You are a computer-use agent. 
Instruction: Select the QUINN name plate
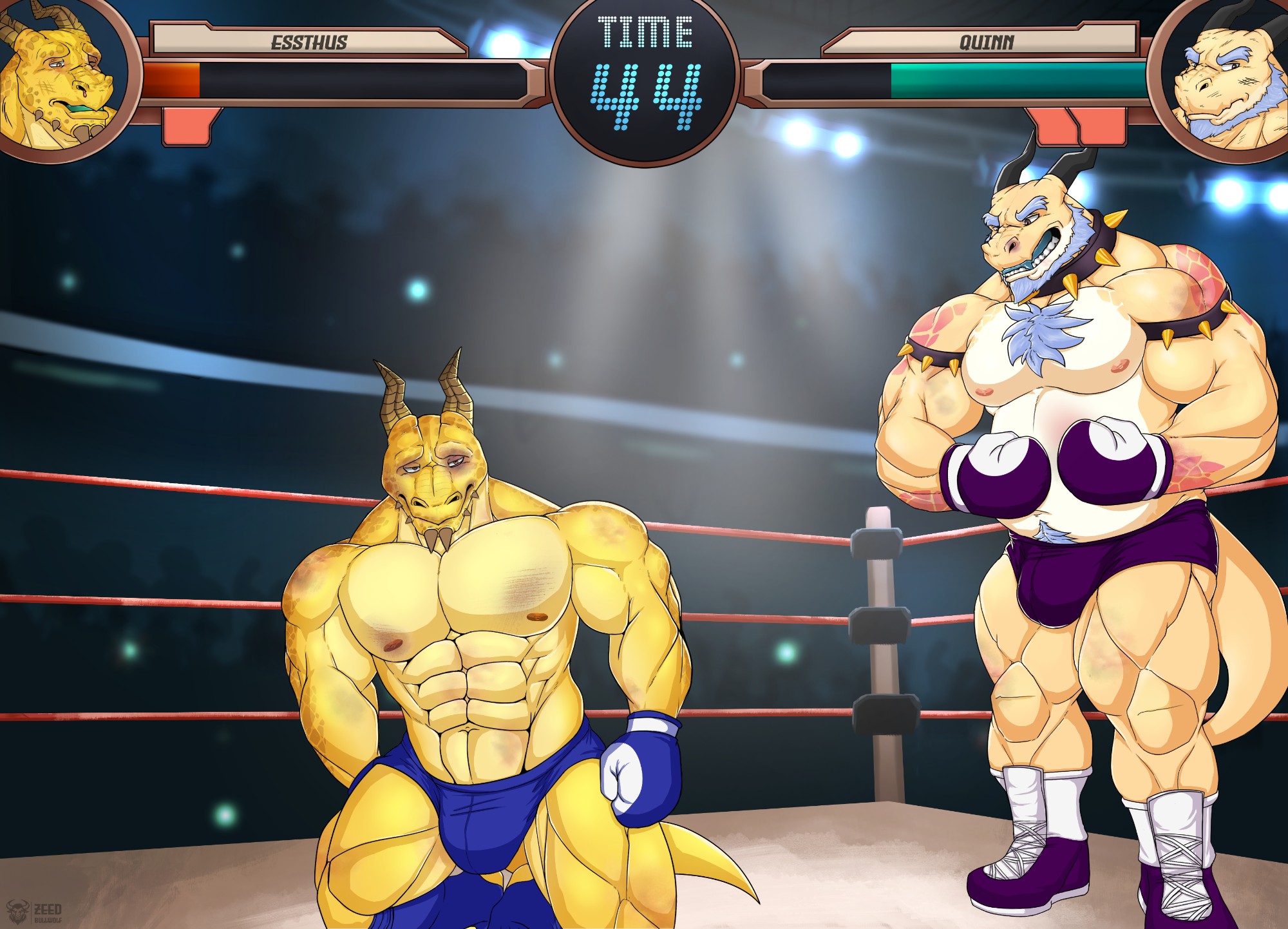click(986, 43)
